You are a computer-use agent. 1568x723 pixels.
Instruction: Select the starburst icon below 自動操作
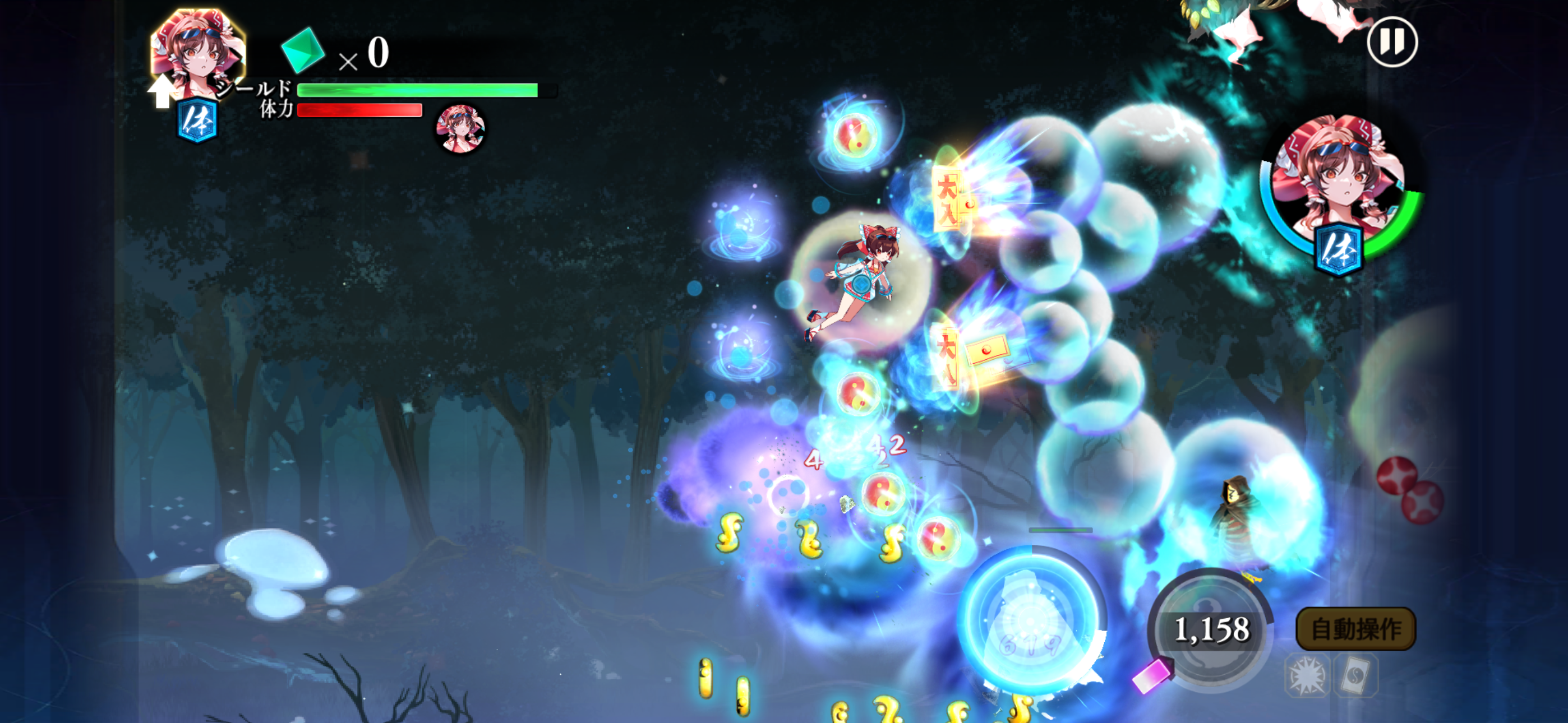click(x=1306, y=675)
